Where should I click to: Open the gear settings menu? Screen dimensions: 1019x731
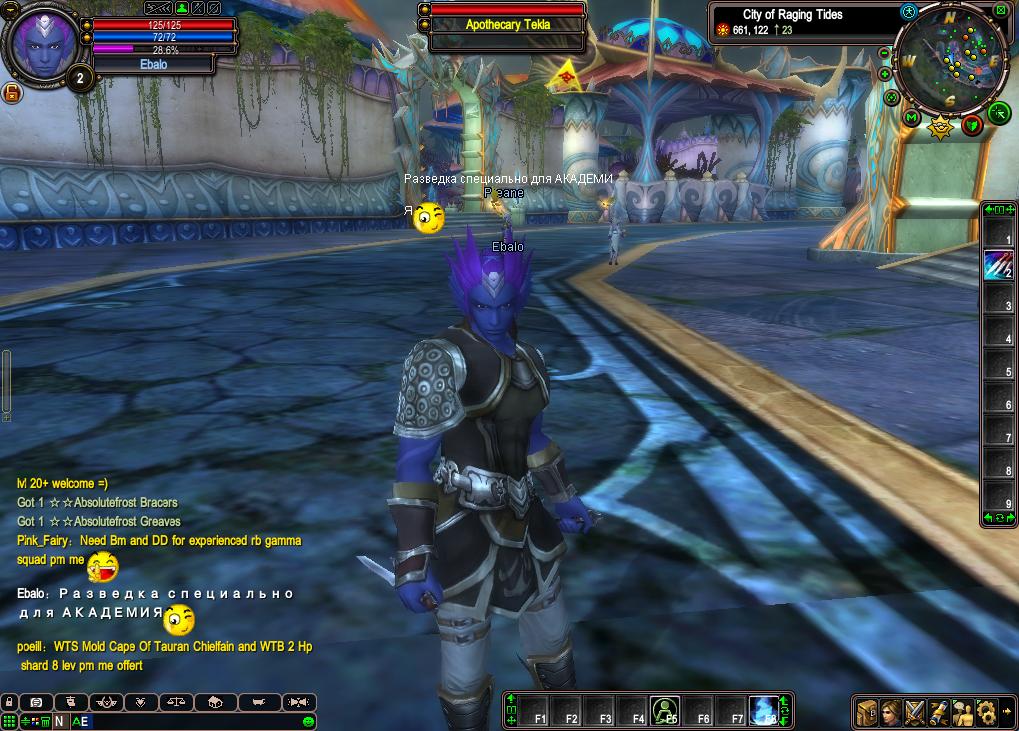click(x=987, y=712)
